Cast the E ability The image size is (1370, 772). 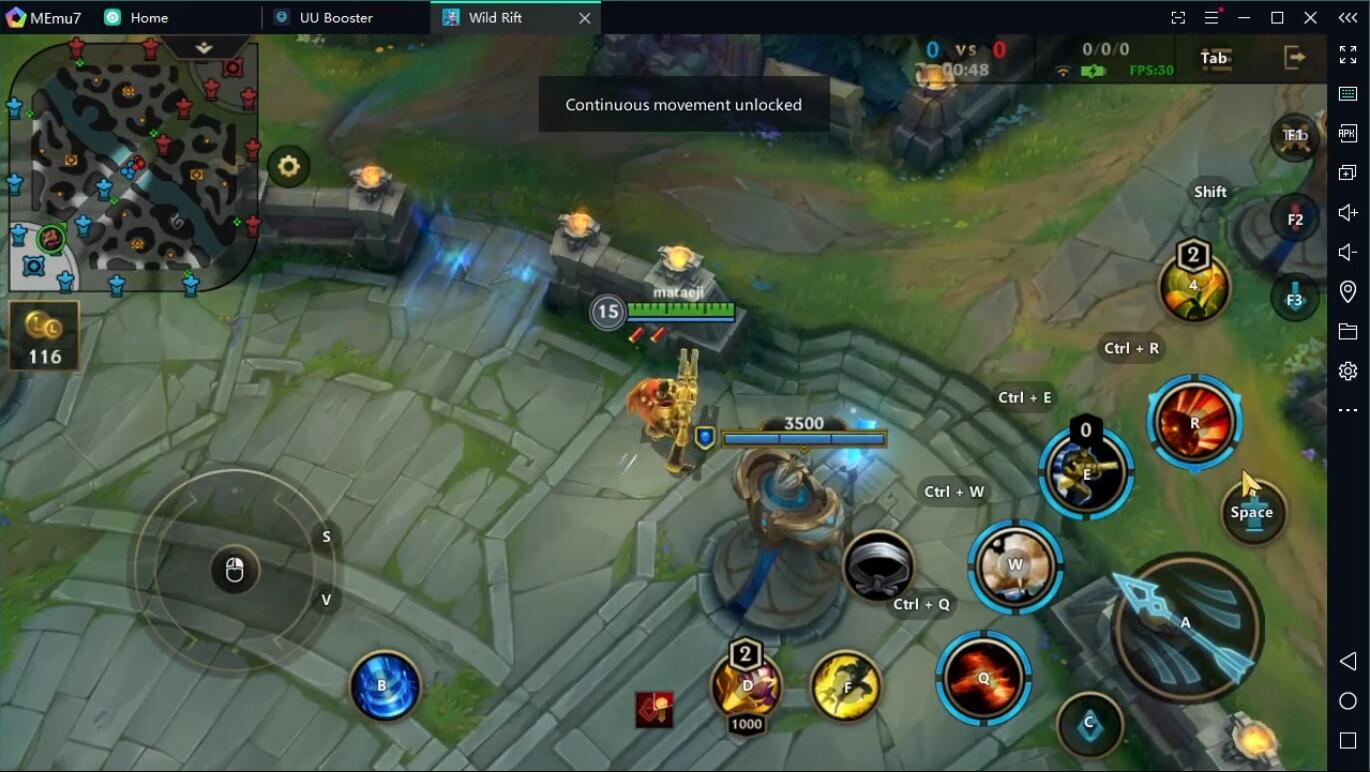(x=1086, y=473)
